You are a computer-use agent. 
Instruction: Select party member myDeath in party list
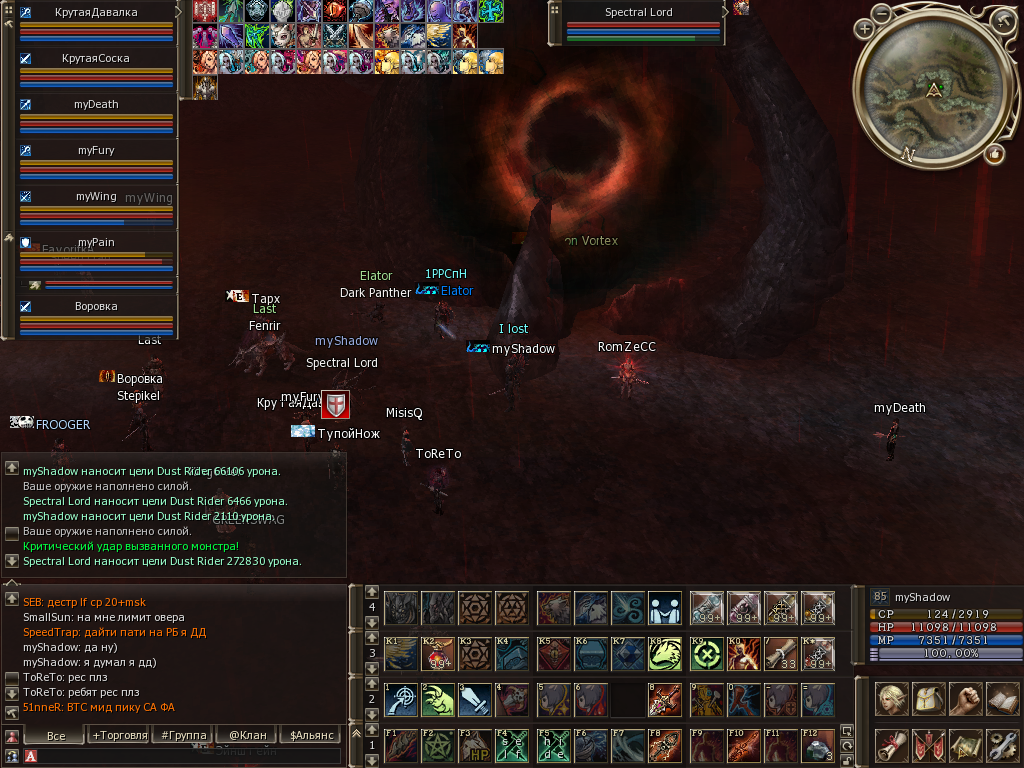point(96,104)
